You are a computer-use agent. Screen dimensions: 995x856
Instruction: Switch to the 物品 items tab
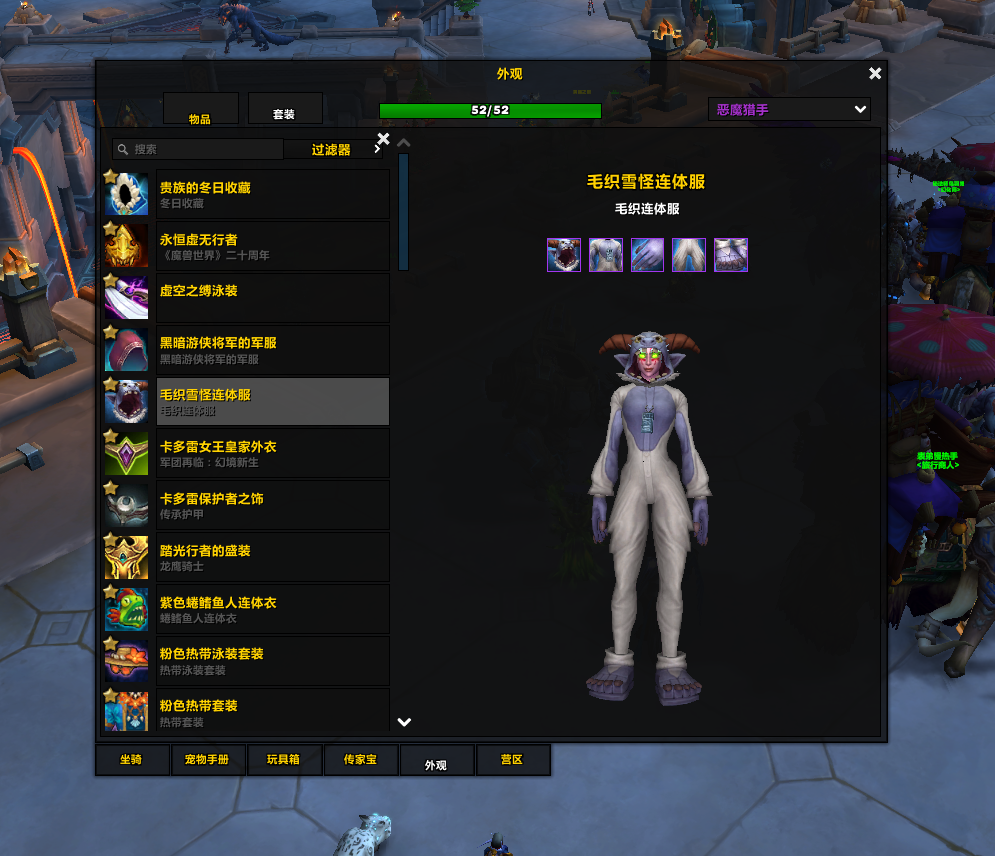[x=200, y=109]
